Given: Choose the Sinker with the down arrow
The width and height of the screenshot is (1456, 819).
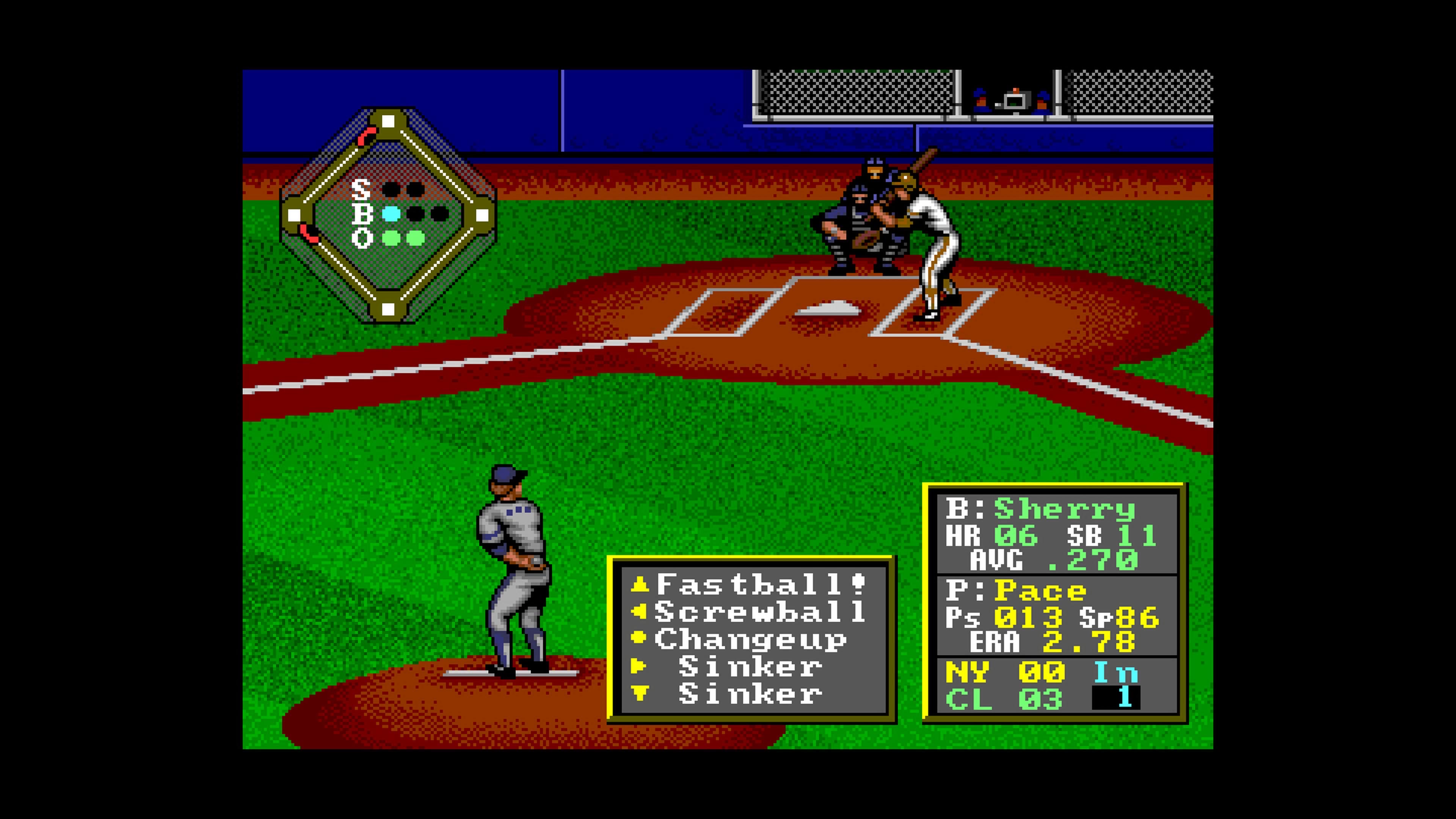Looking at the screenshot, I should point(750,695).
